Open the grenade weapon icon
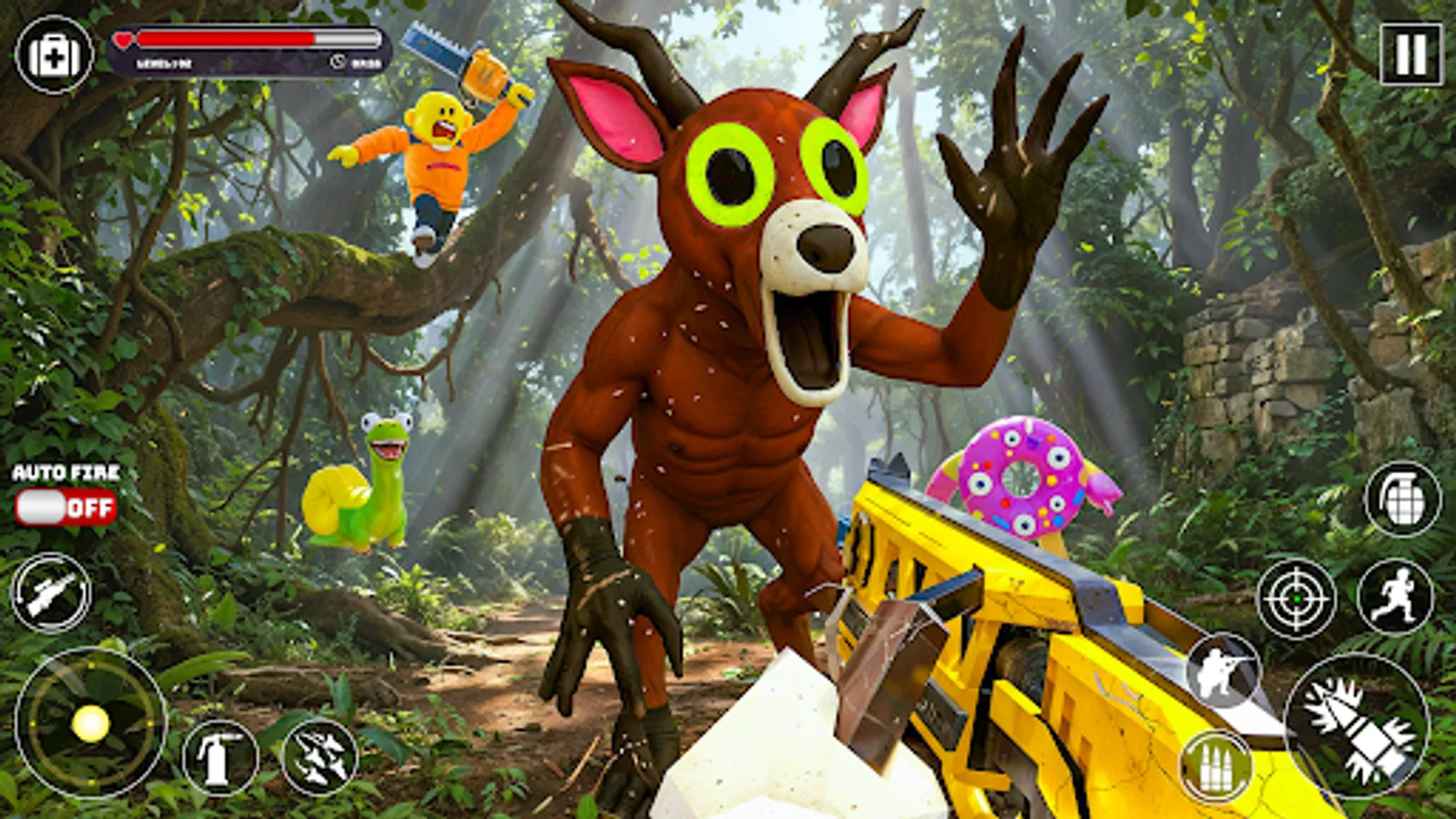 click(1401, 496)
